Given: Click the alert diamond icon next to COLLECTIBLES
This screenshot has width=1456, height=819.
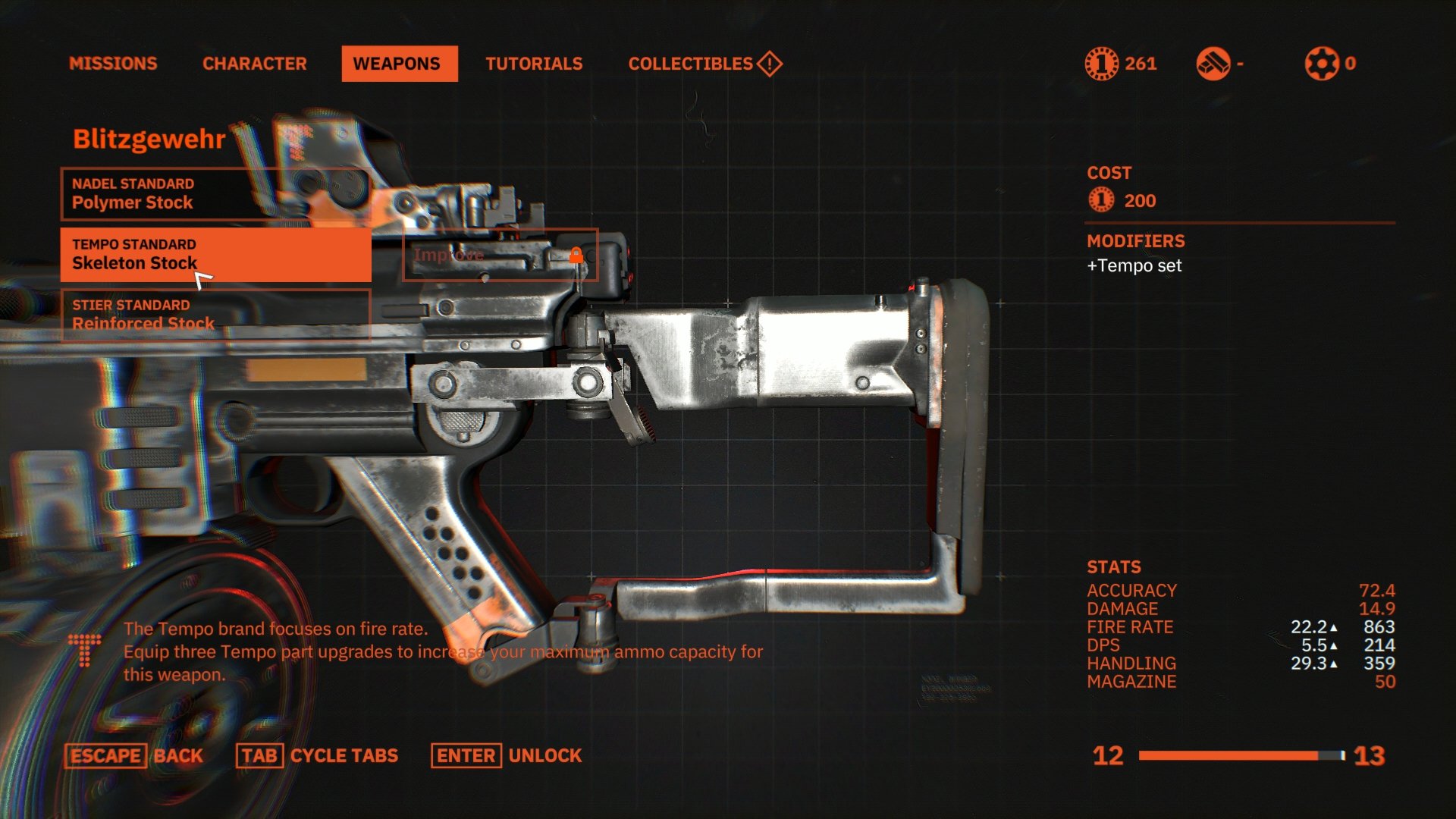Looking at the screenshot, I should [x=768, y=64].
